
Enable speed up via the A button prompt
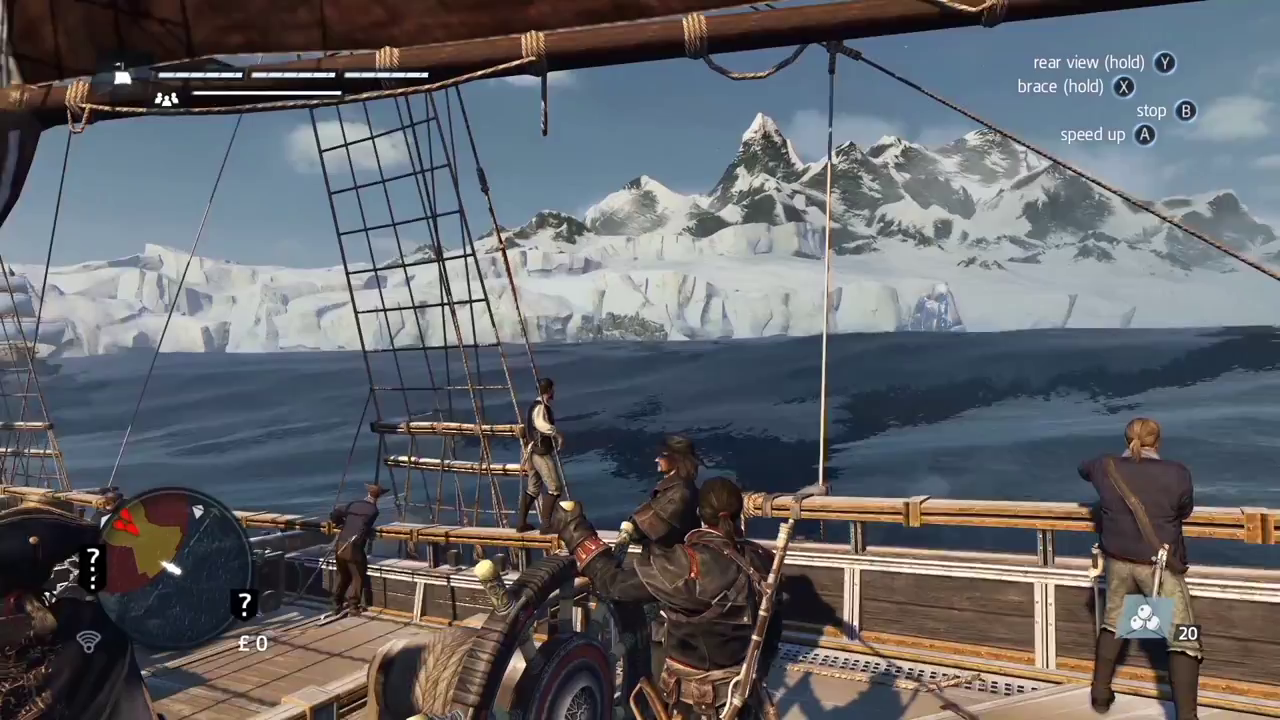coord(1143,134)
